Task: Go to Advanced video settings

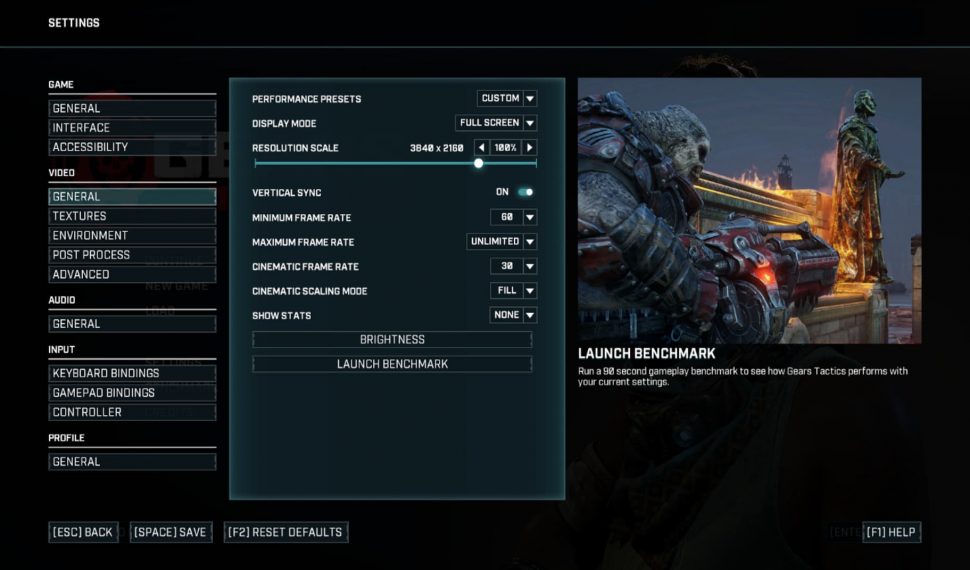Action: click(x=132, y=274)
